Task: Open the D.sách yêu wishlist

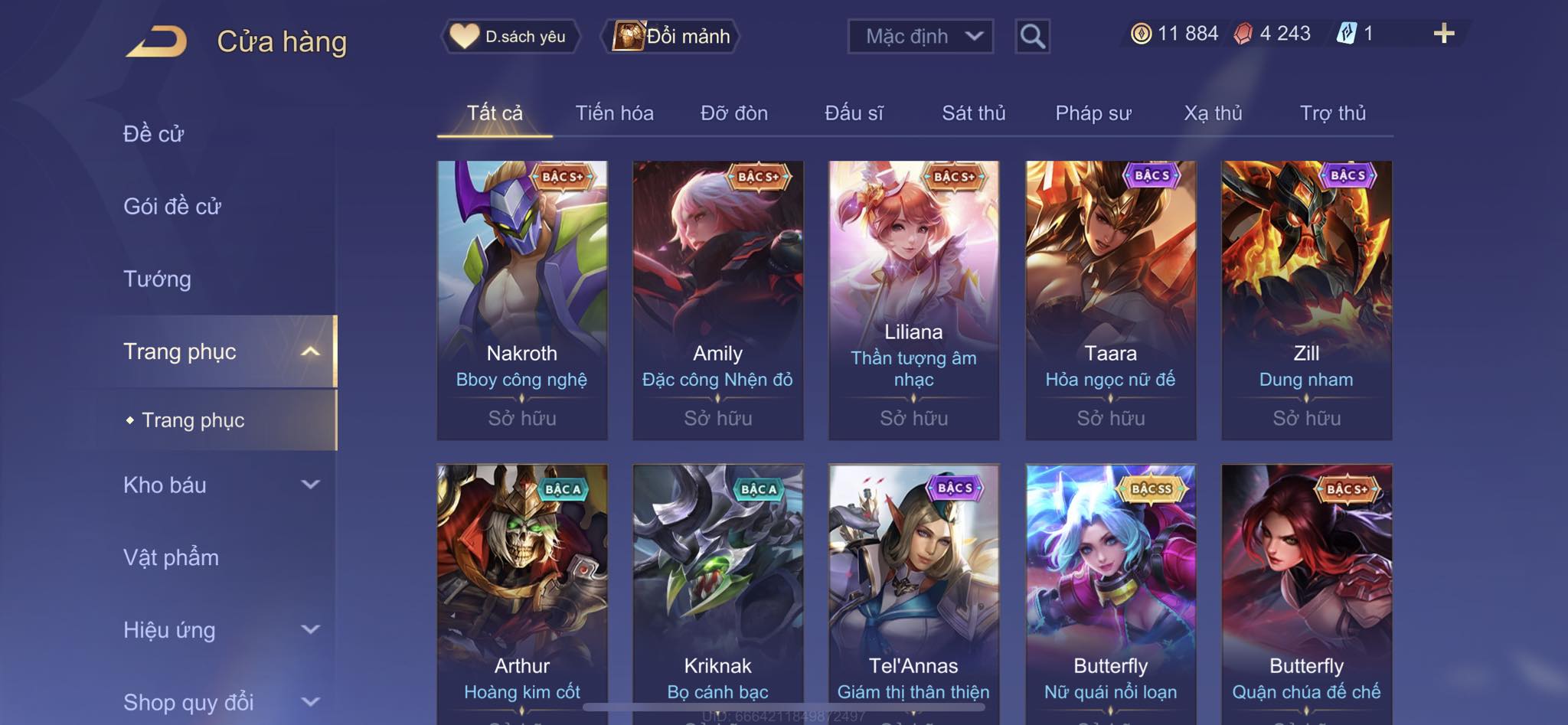Action: click(510, 36)
